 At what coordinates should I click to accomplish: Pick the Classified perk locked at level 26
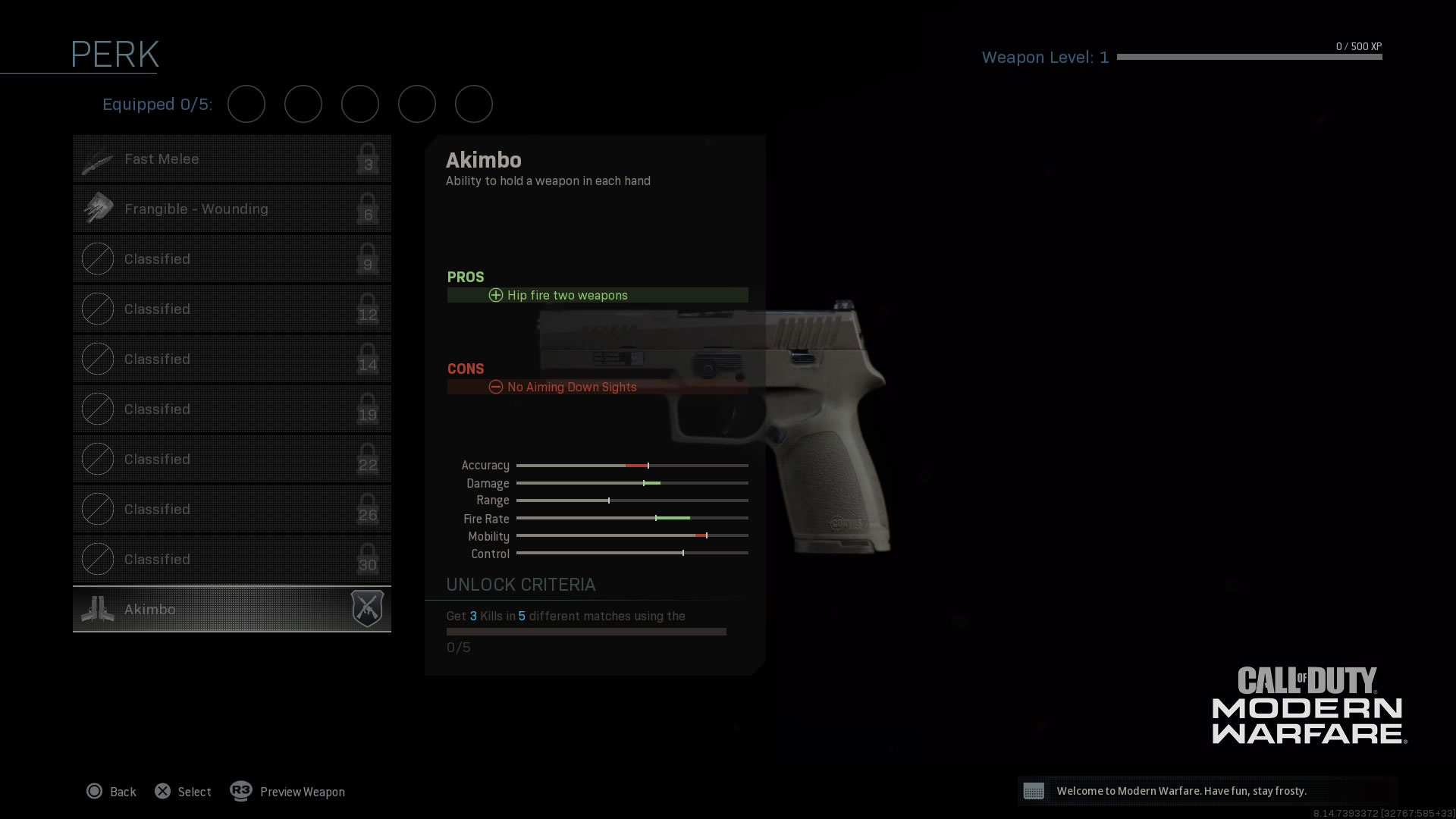click(x=231, y=510)
